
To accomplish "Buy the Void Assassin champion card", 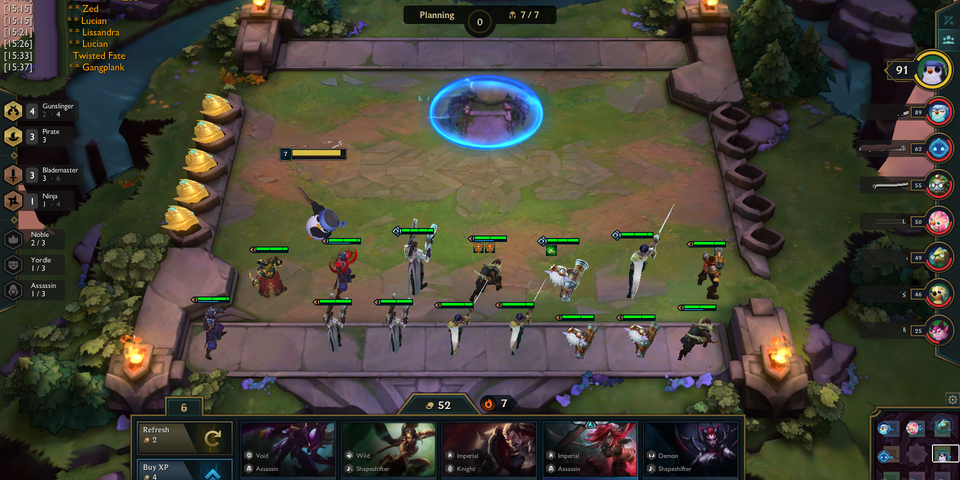I will (288, 448).
